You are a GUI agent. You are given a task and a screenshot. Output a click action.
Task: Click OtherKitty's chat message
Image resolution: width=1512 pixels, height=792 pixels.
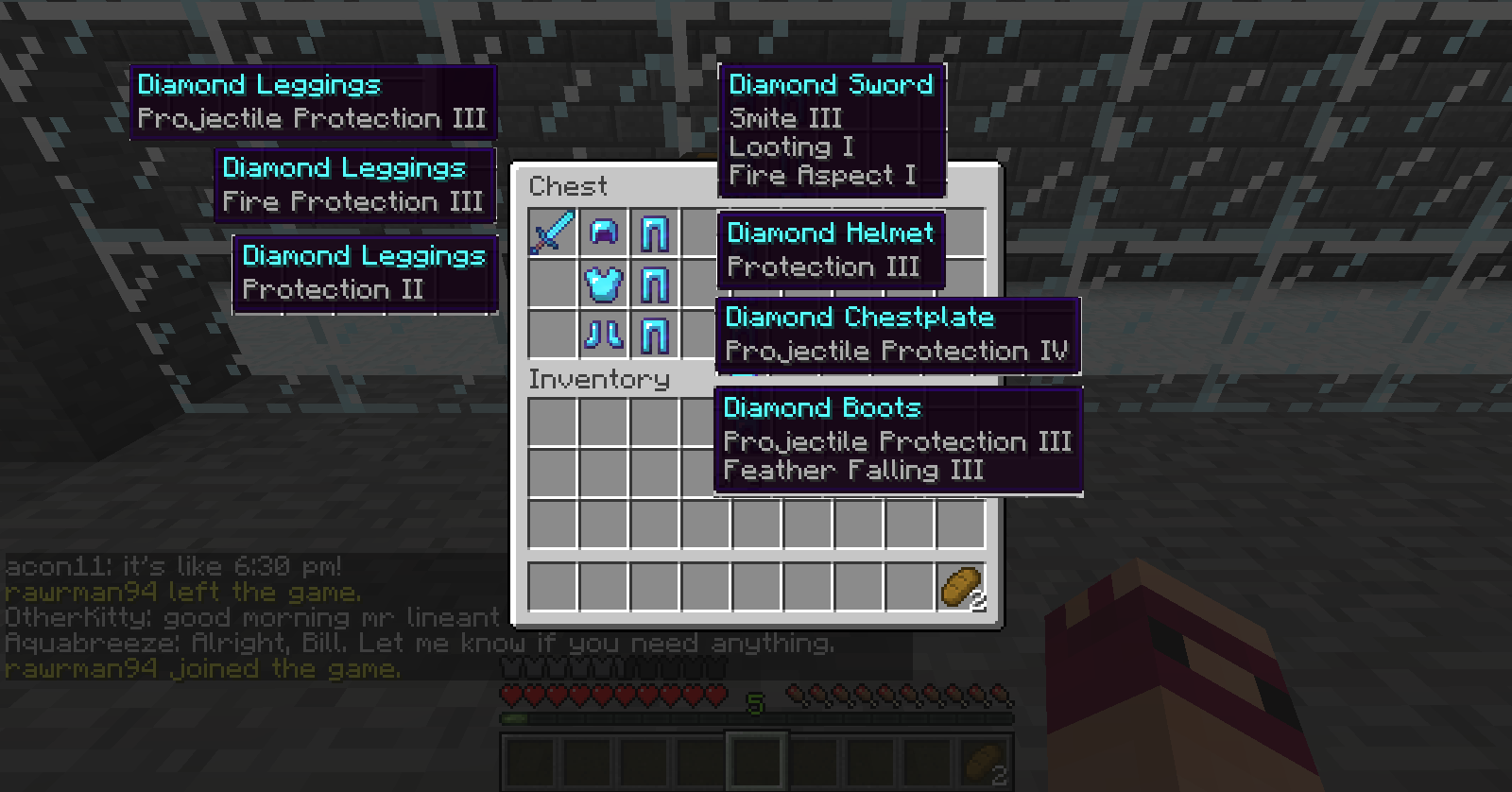pyautogui.click(x=250, y=617)
